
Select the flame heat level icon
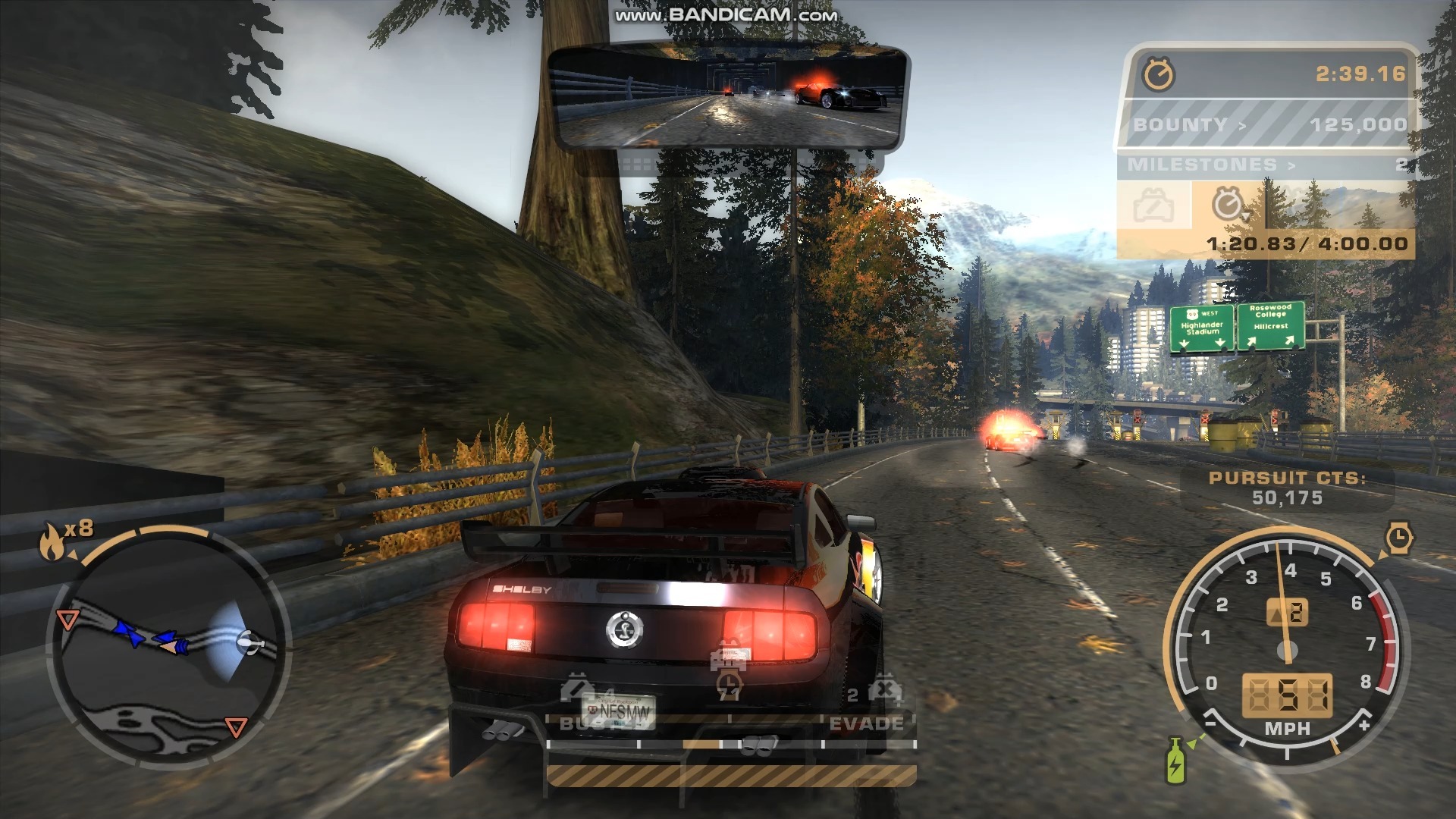(52, 541)
